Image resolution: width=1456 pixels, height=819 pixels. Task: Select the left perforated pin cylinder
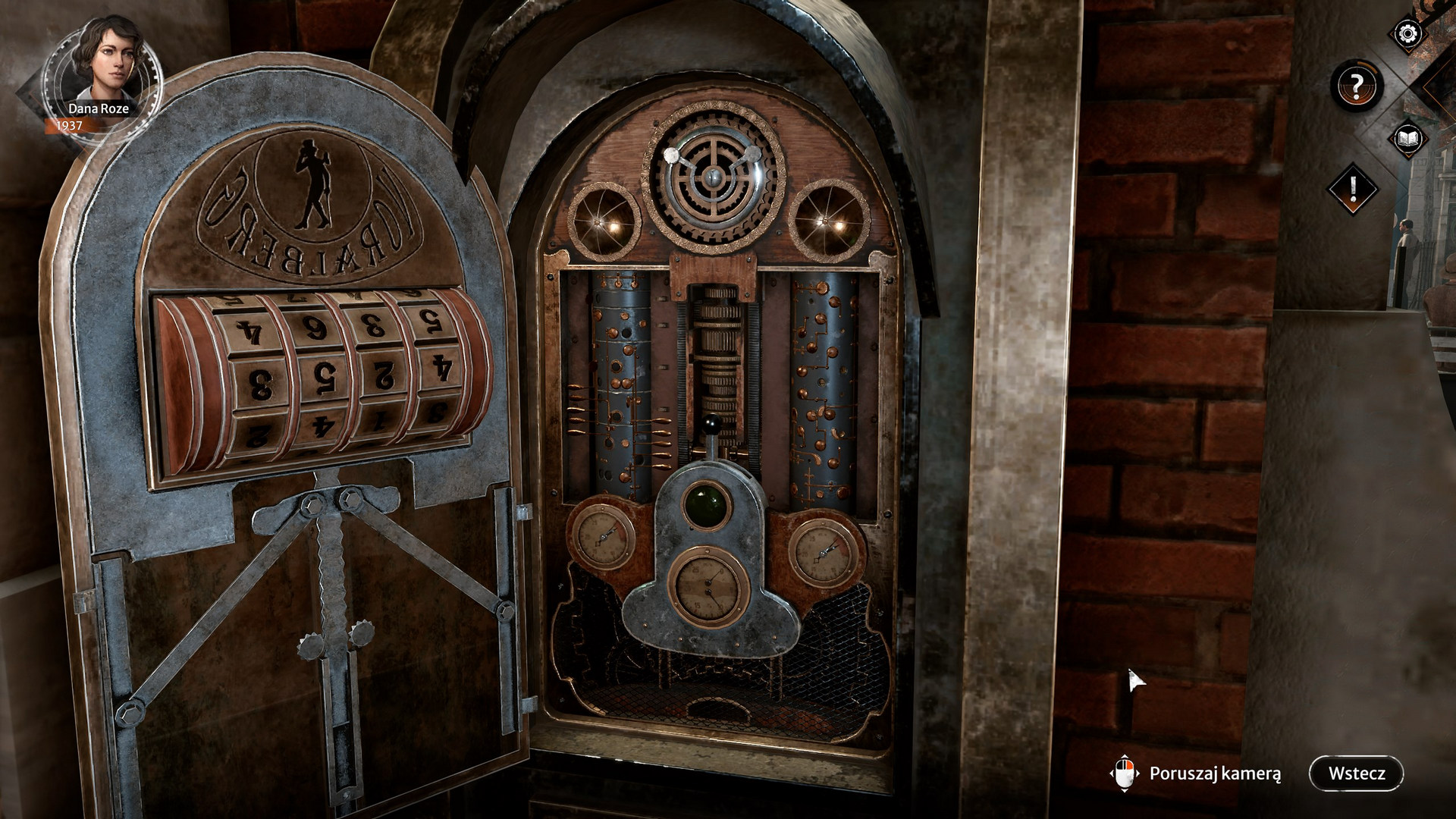[622, 379]
